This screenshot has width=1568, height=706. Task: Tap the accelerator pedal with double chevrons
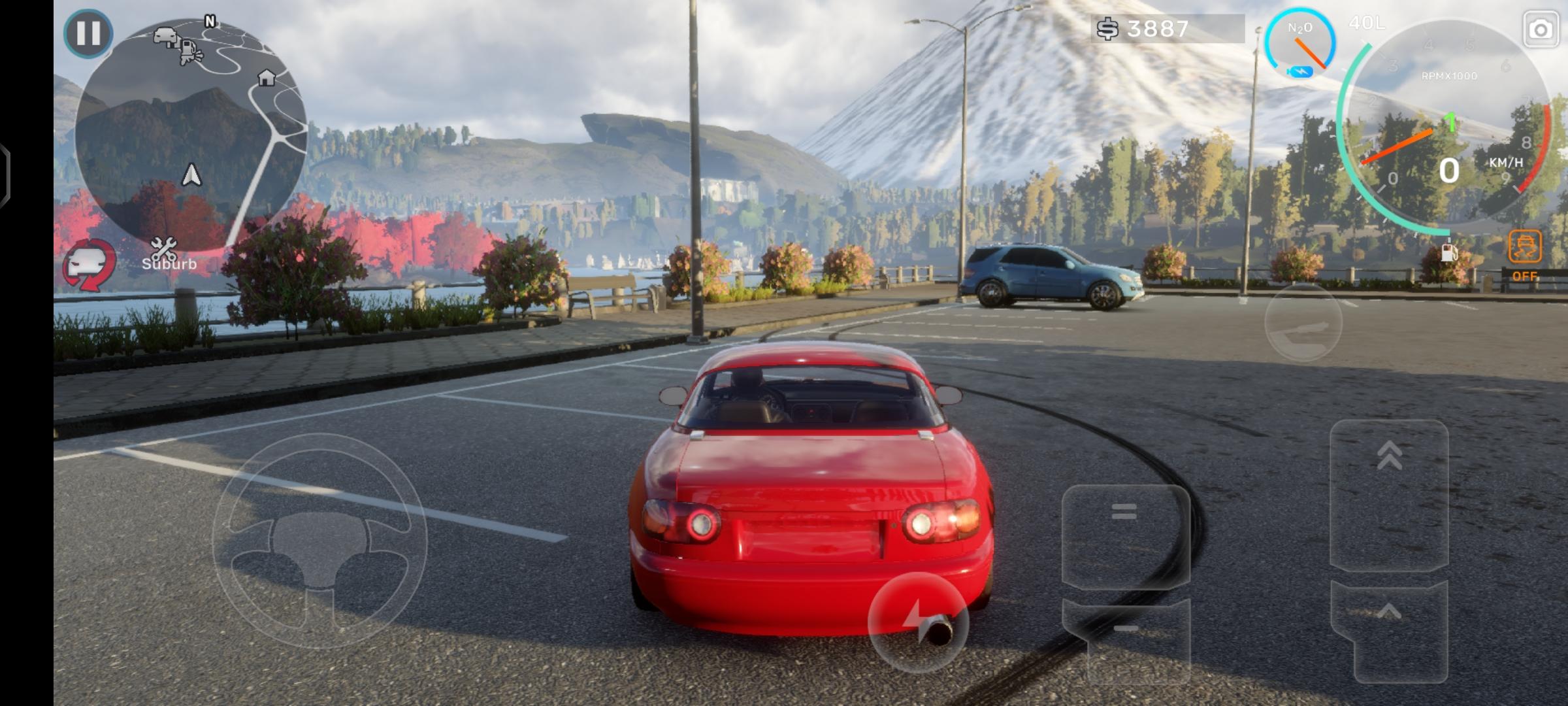(1389, 494)
